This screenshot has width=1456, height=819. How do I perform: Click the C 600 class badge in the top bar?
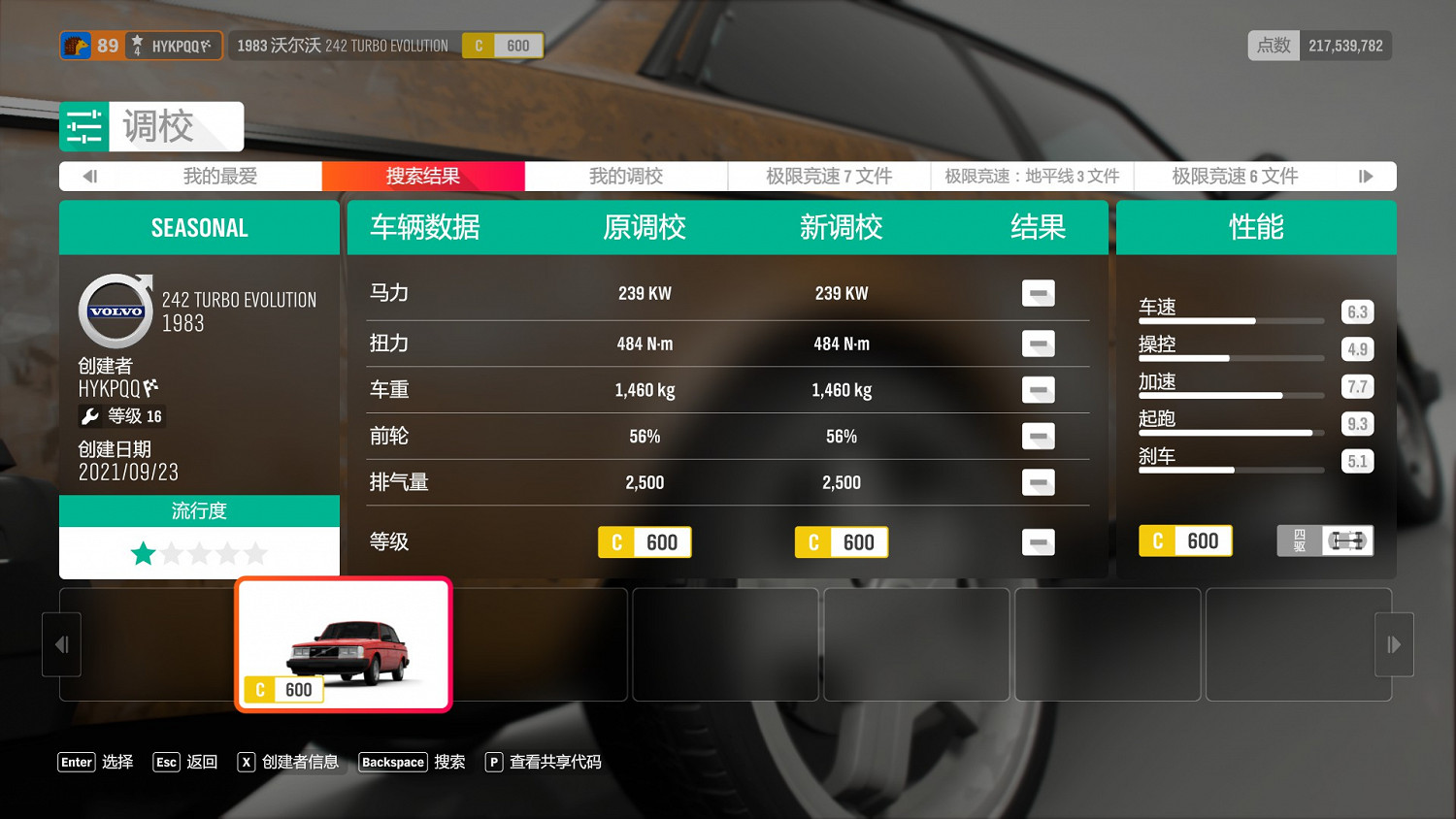click(x=503, y=45)
